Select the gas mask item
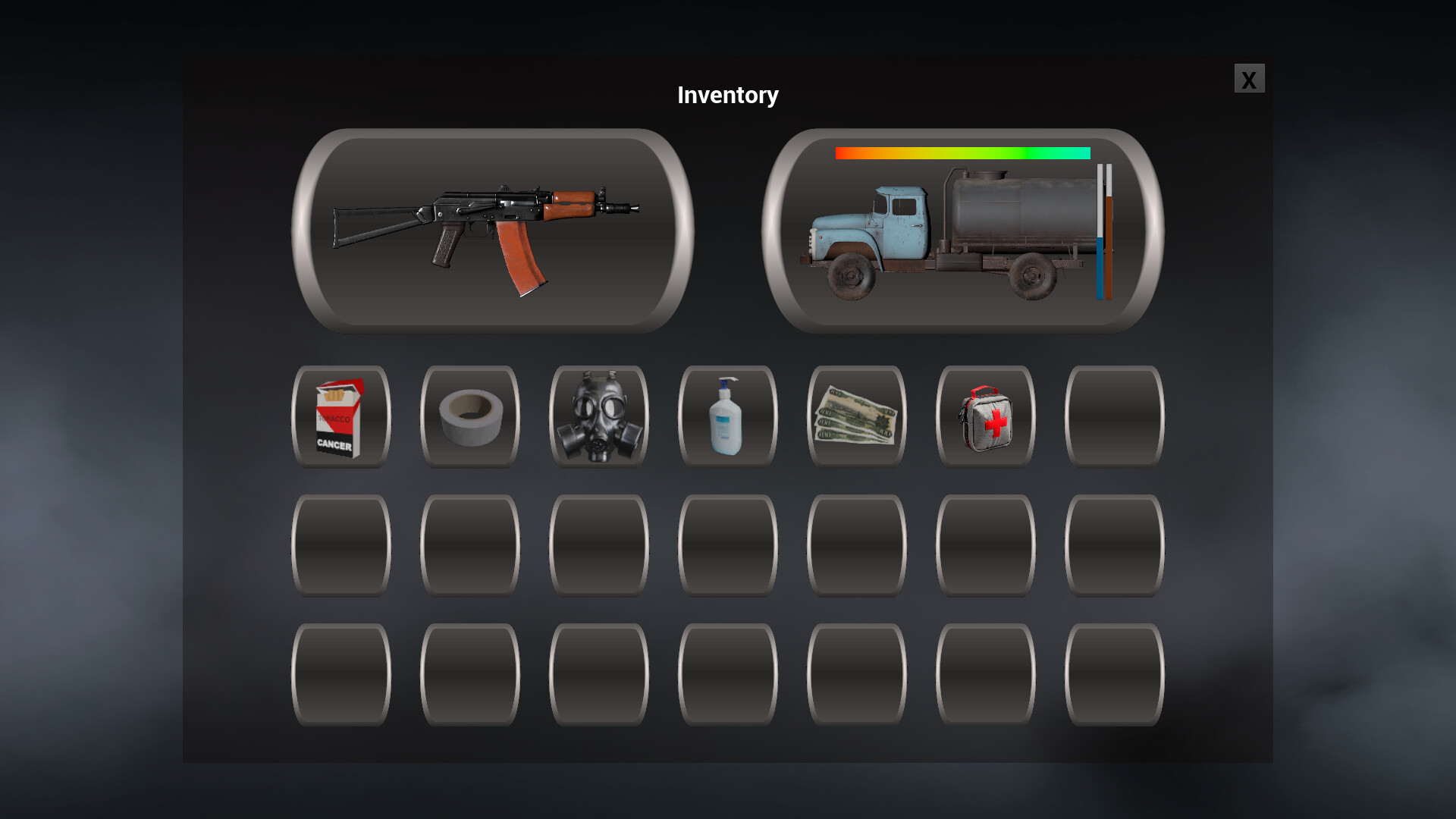Viewport: 1456px width, 819px height. (598, 416)
